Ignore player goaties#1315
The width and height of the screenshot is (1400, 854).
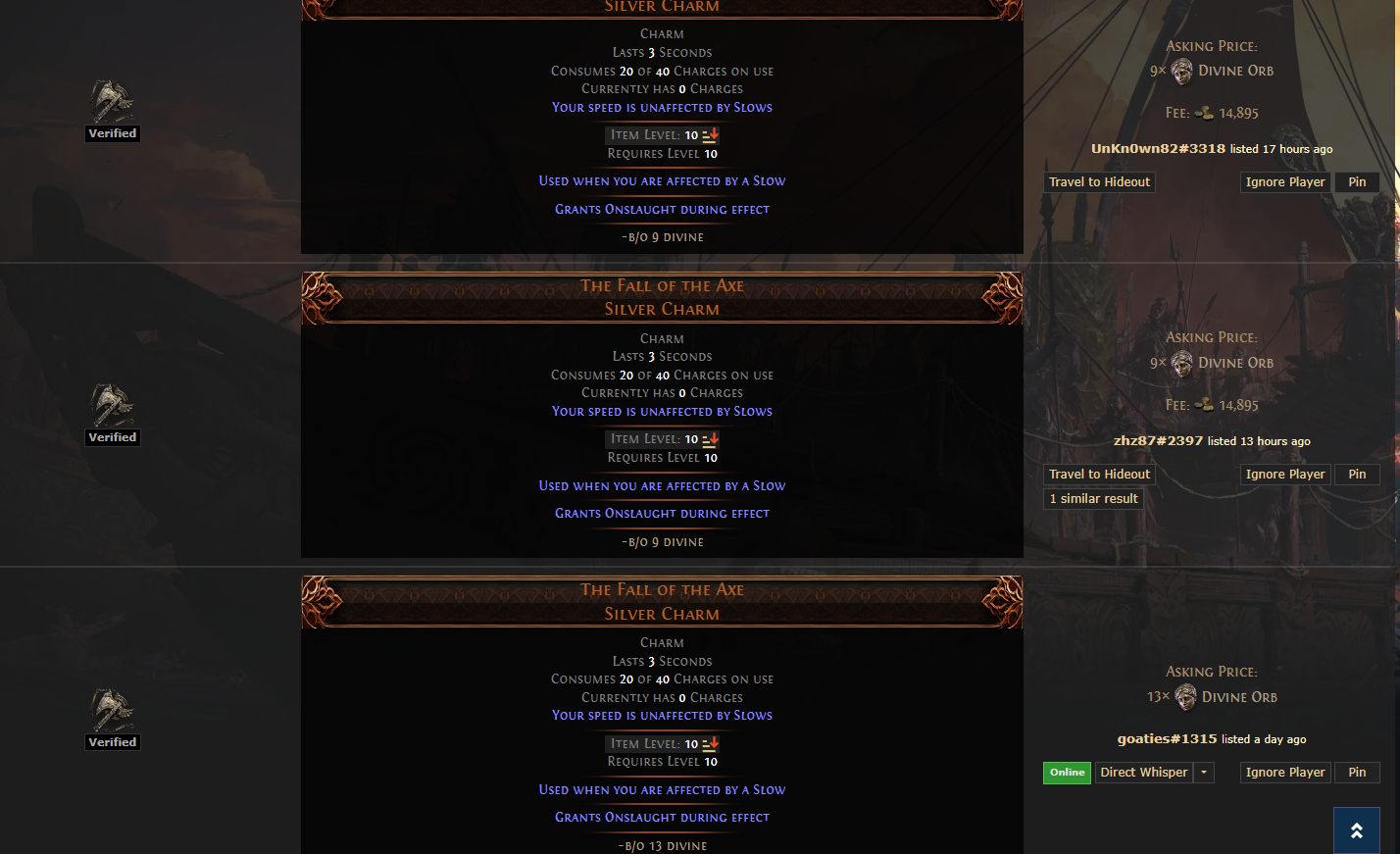coord(1284,773)
